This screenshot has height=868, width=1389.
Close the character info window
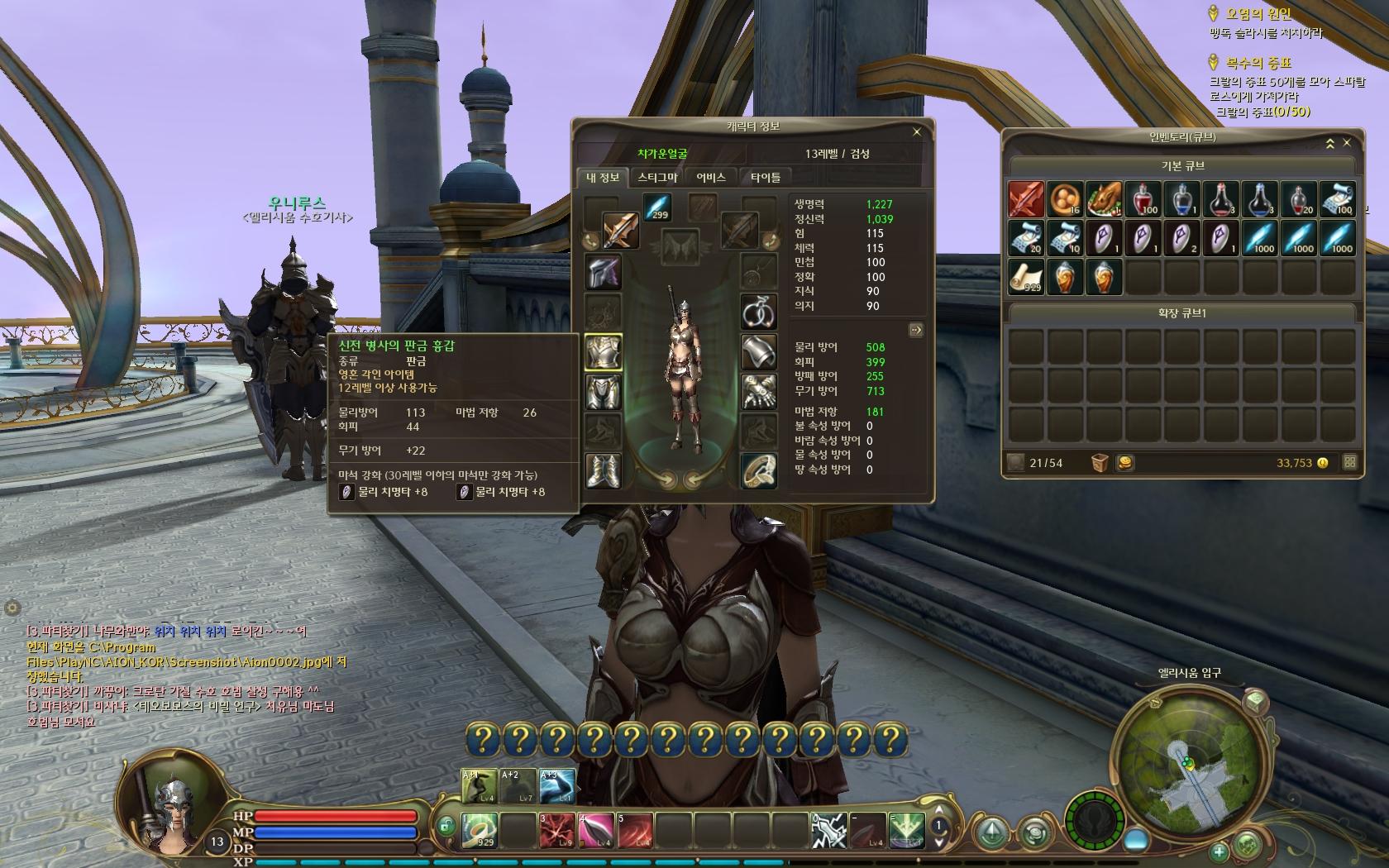point(916,131)
